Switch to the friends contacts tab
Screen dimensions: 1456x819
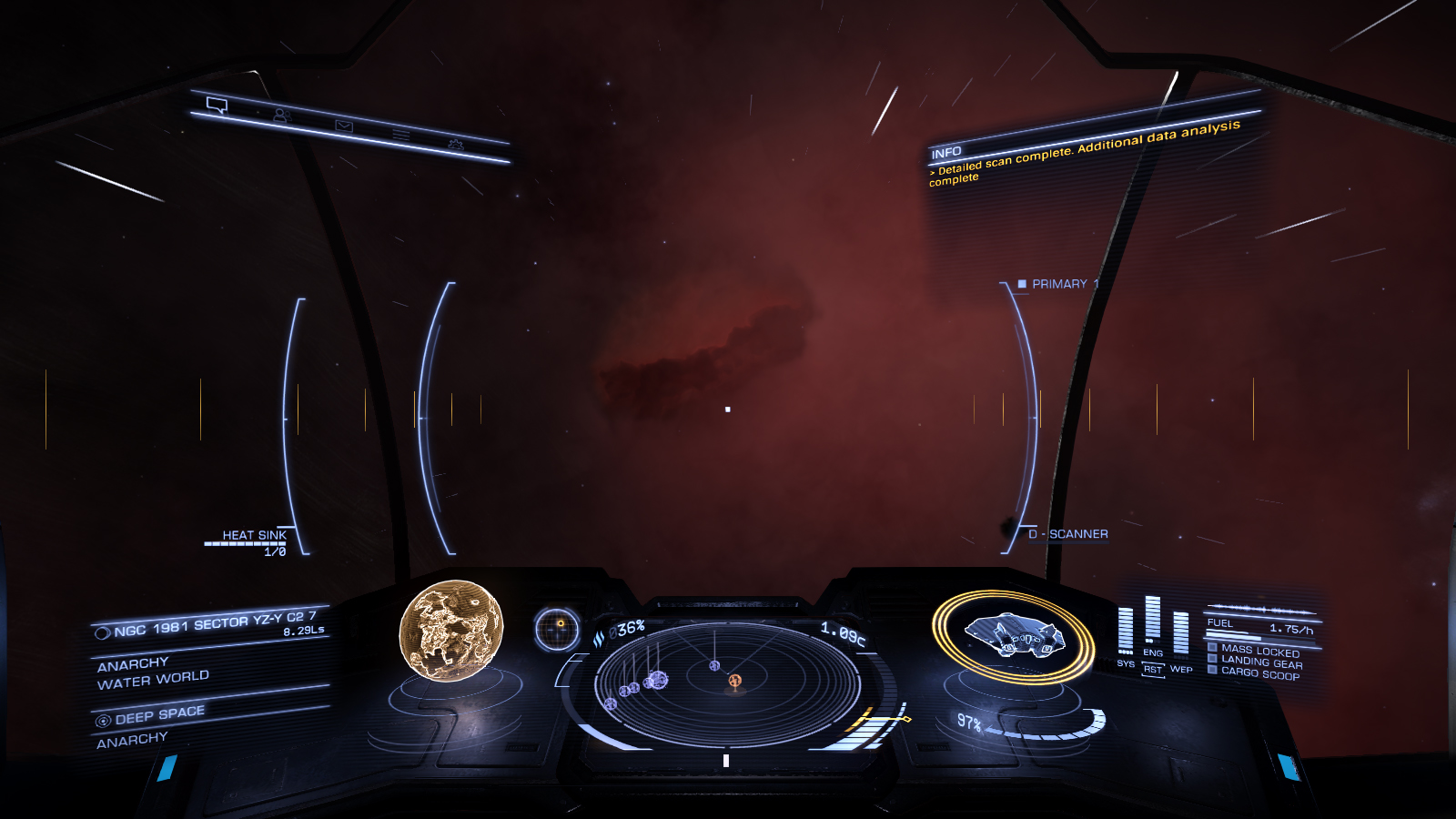281,116
